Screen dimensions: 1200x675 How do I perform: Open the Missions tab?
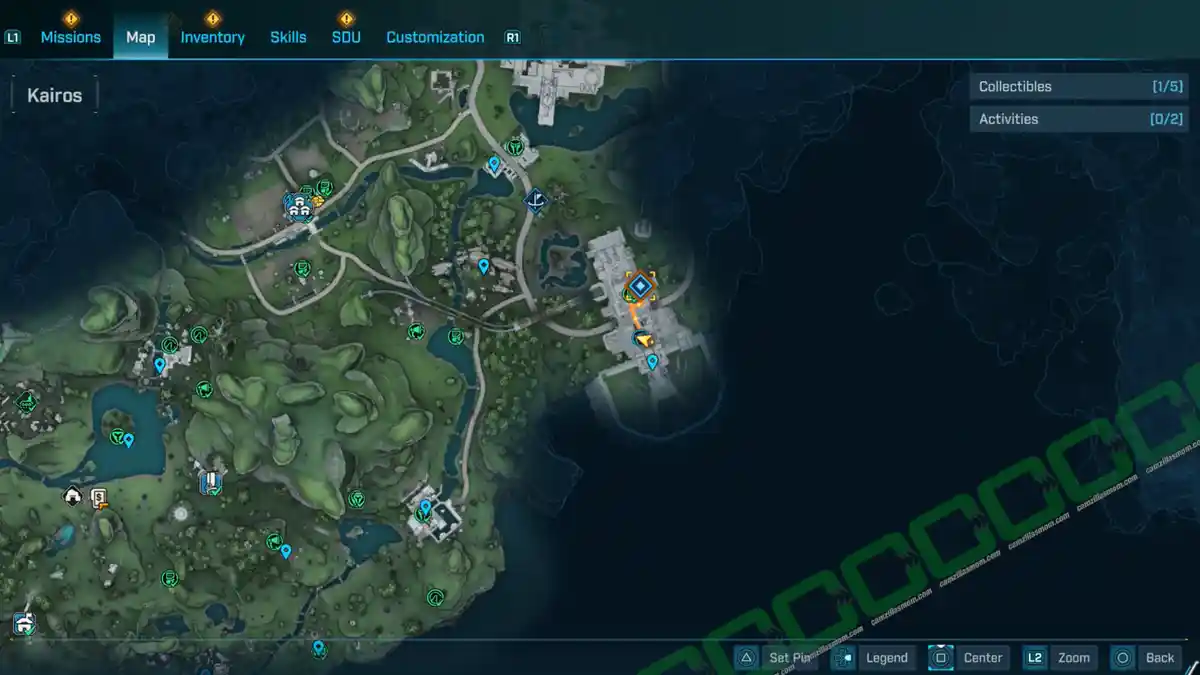click(x=70, y=37)
